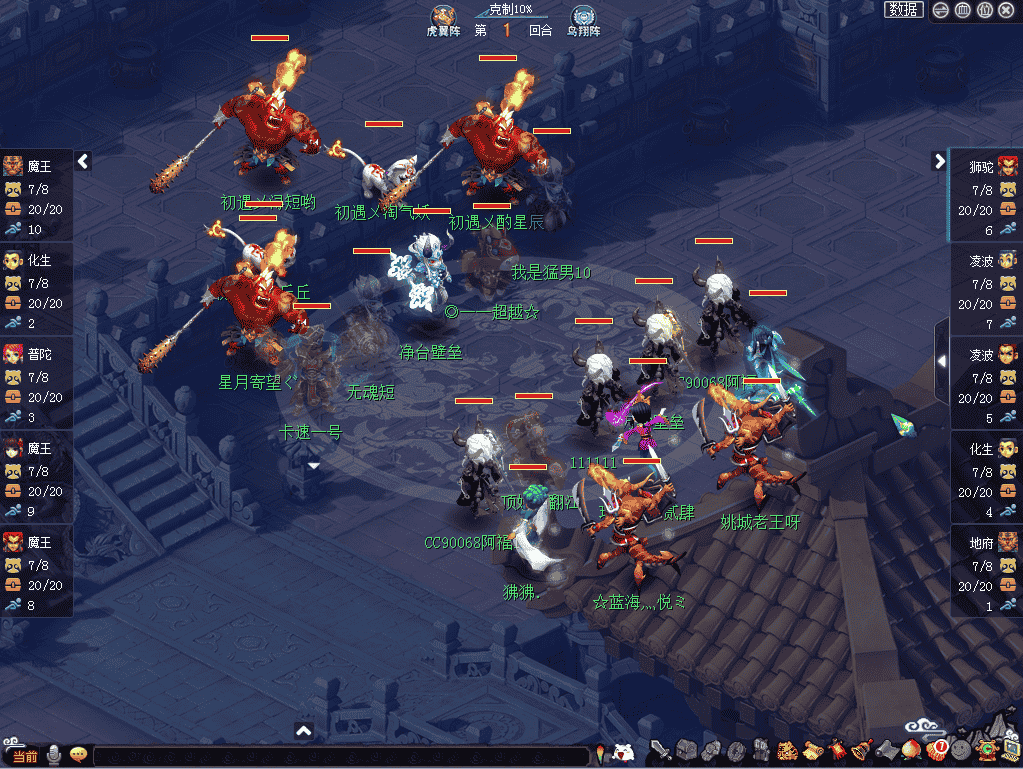Expand the side drawer with the white triangle

coord(941,362)
